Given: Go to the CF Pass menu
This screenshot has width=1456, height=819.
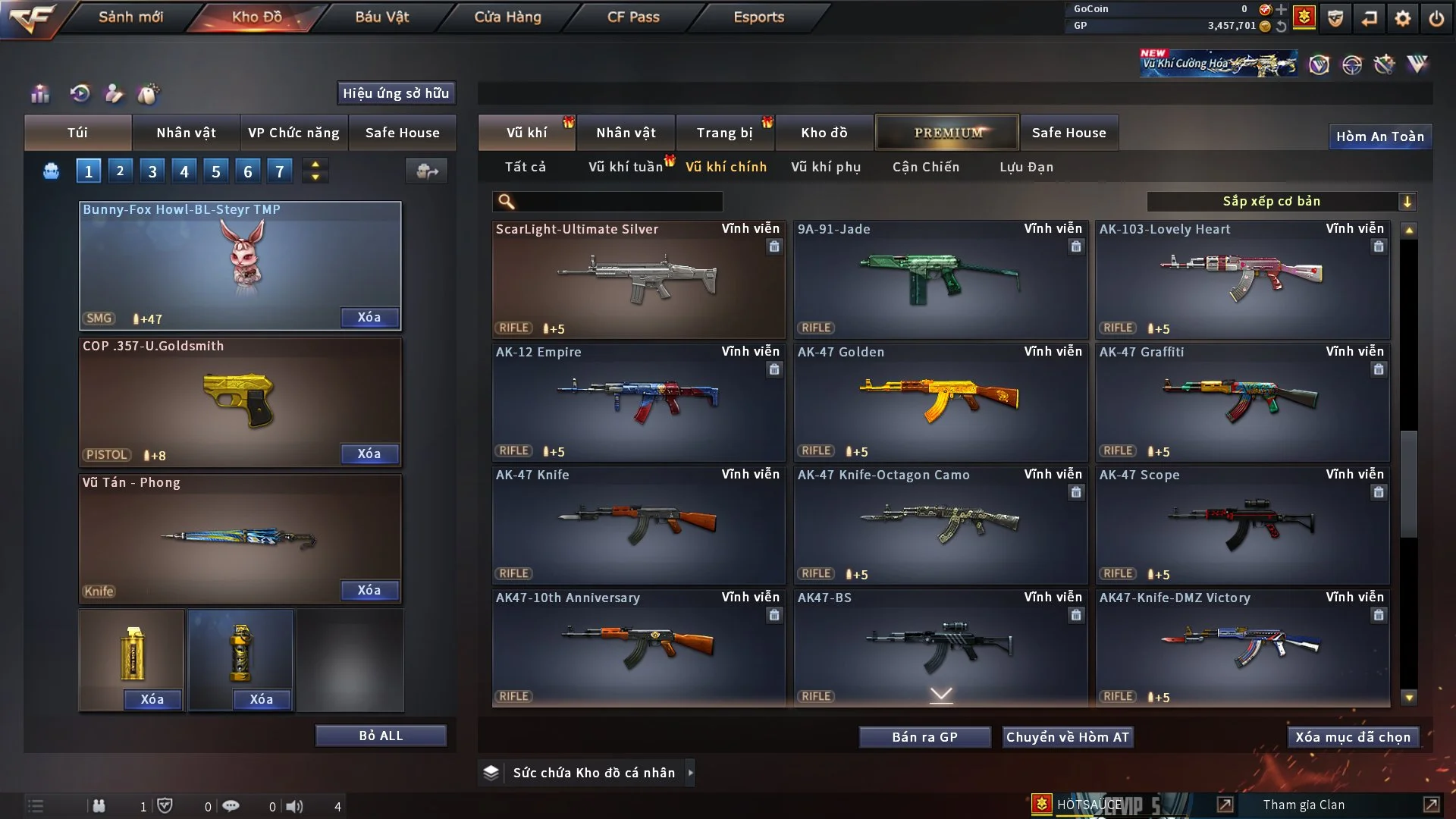Looking at the screenshot, I should [x=633, y=17].
